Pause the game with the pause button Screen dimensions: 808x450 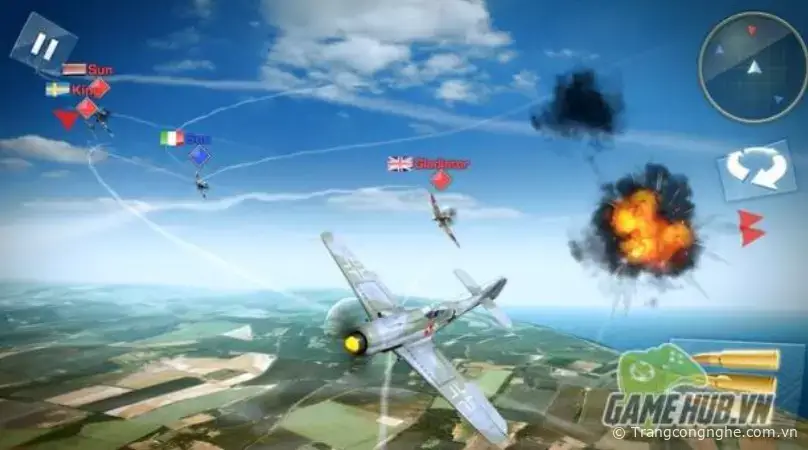click(43, 45)
